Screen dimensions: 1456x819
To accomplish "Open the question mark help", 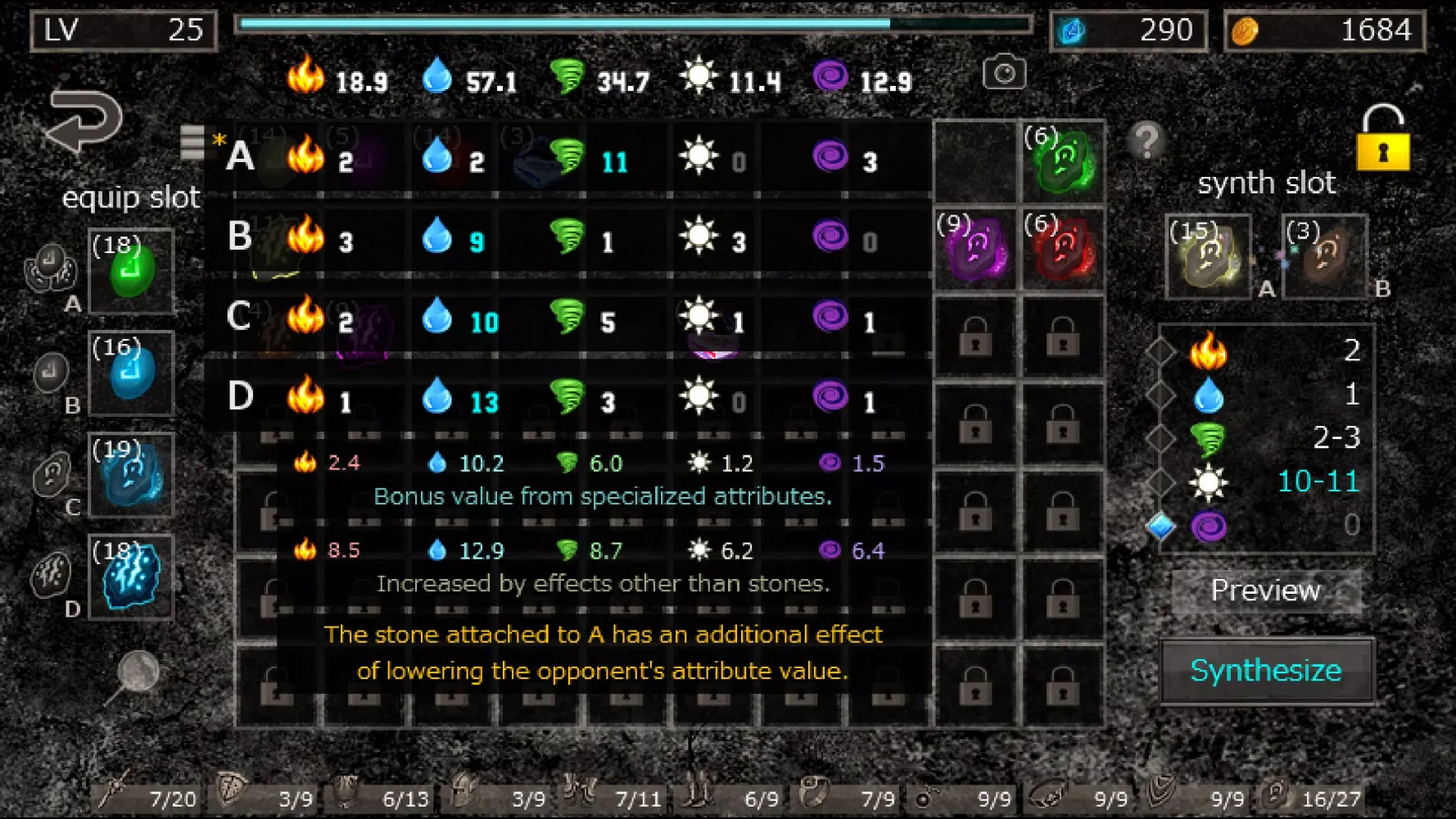I will click(1146, 140).
